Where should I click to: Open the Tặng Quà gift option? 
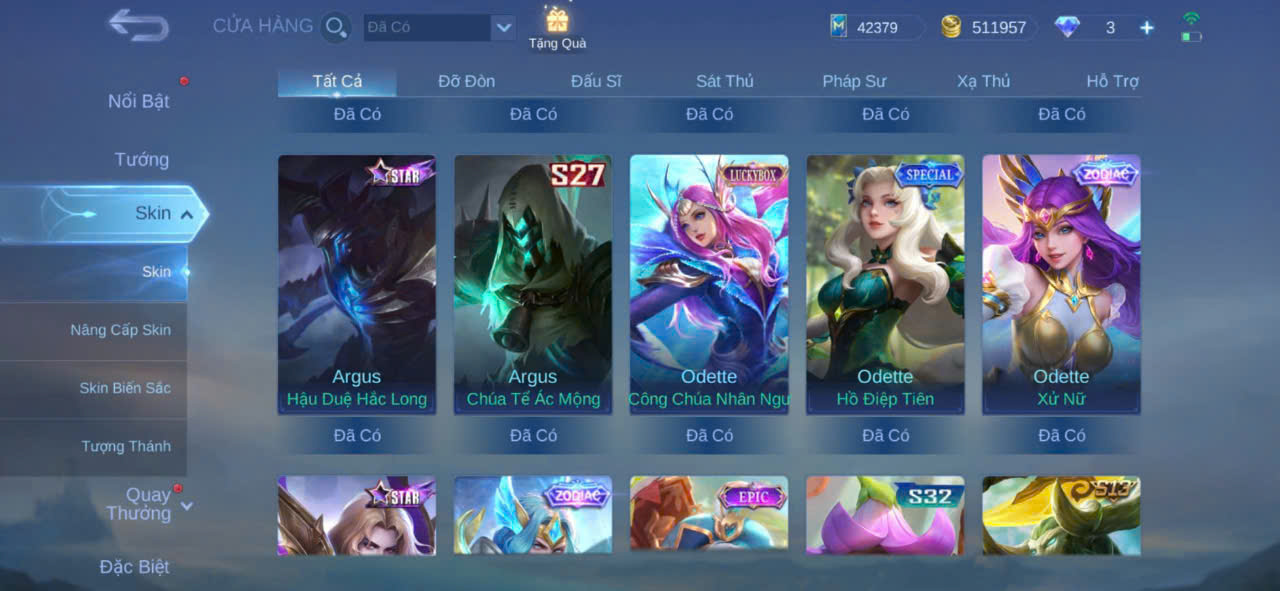coord(557,27)
